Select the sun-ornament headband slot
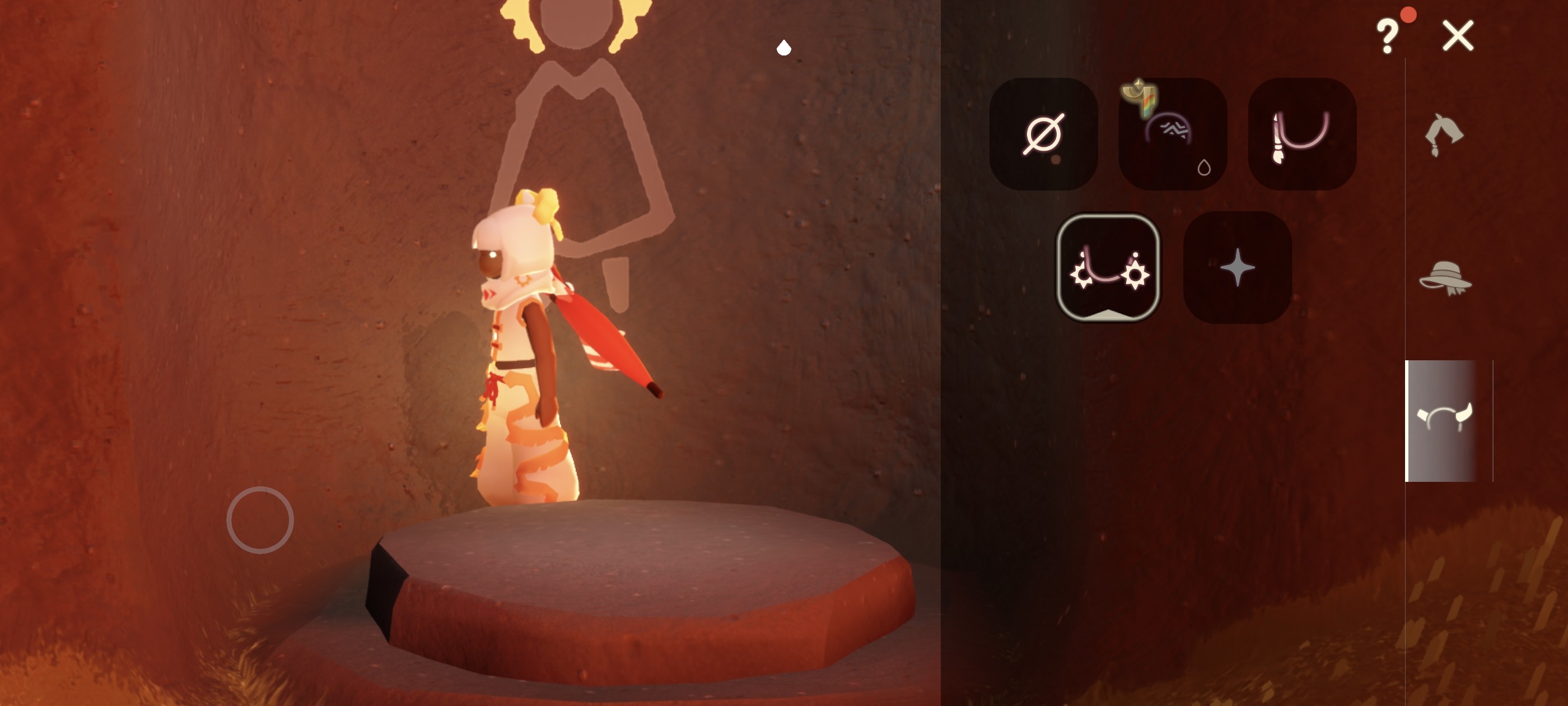Image resolution: width=1568 pixels, height=706 pixels. pos(1108,267)
